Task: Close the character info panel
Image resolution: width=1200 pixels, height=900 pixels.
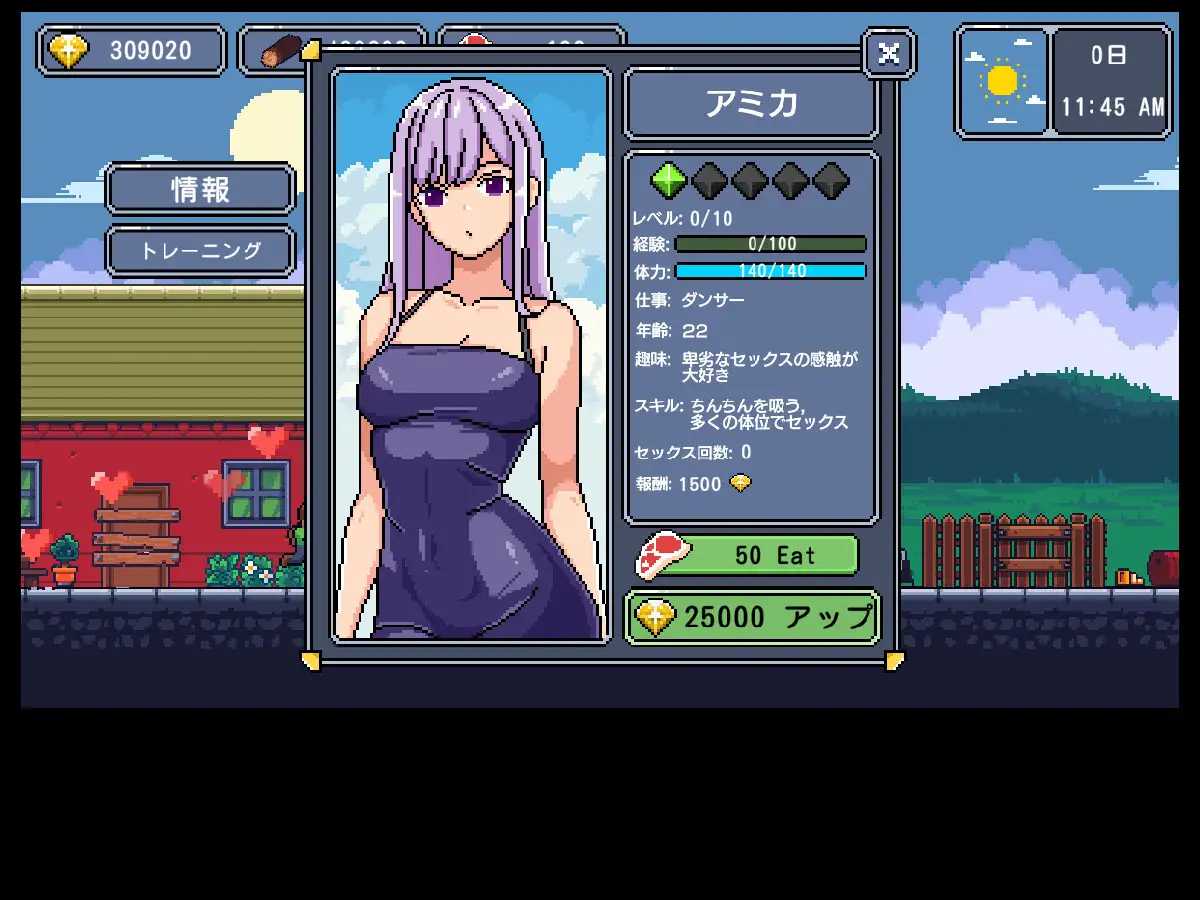Action: (x=888, y=53)
